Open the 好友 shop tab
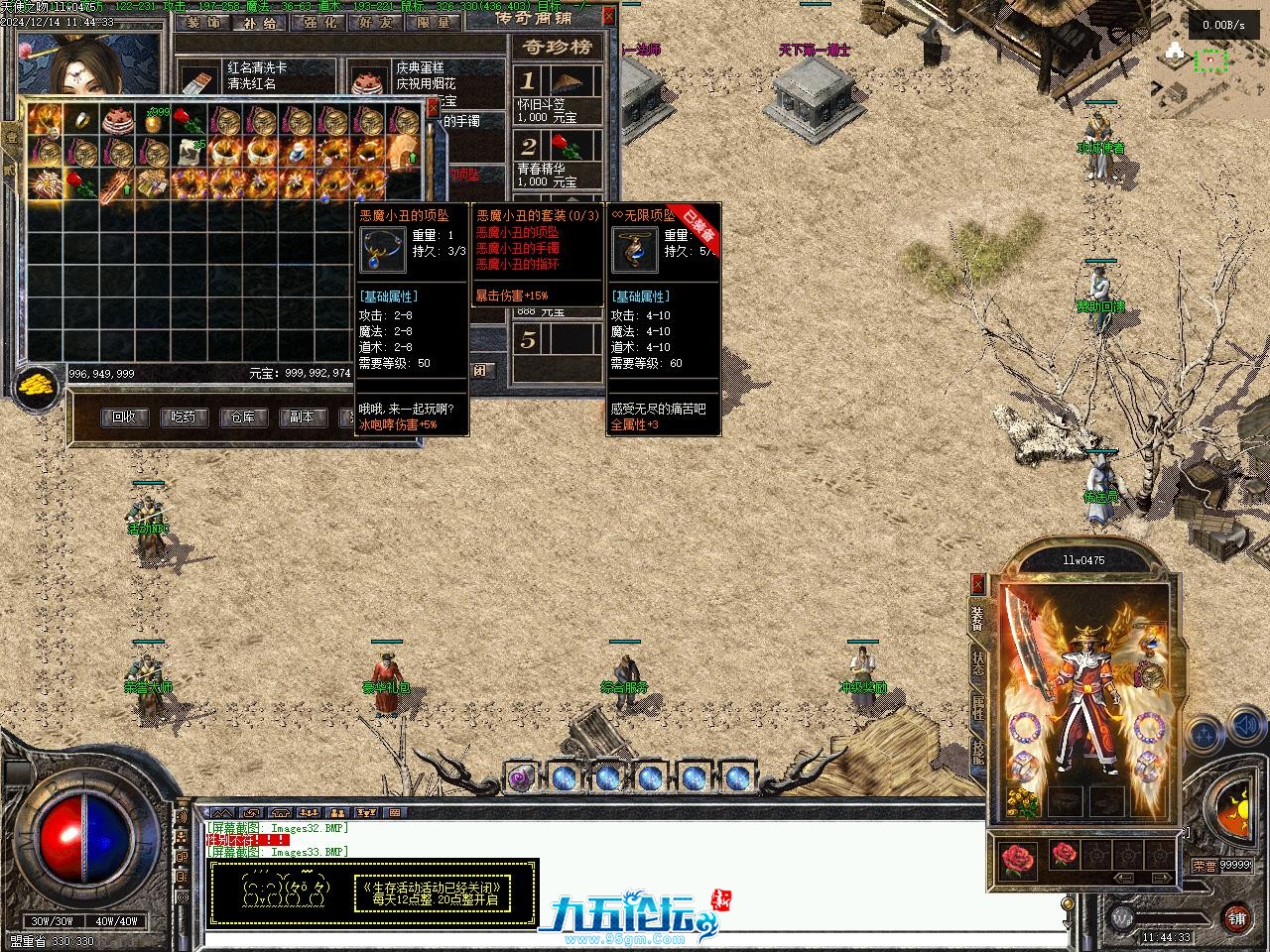This screenshot has height=952, width=1270. click(377, 22)
